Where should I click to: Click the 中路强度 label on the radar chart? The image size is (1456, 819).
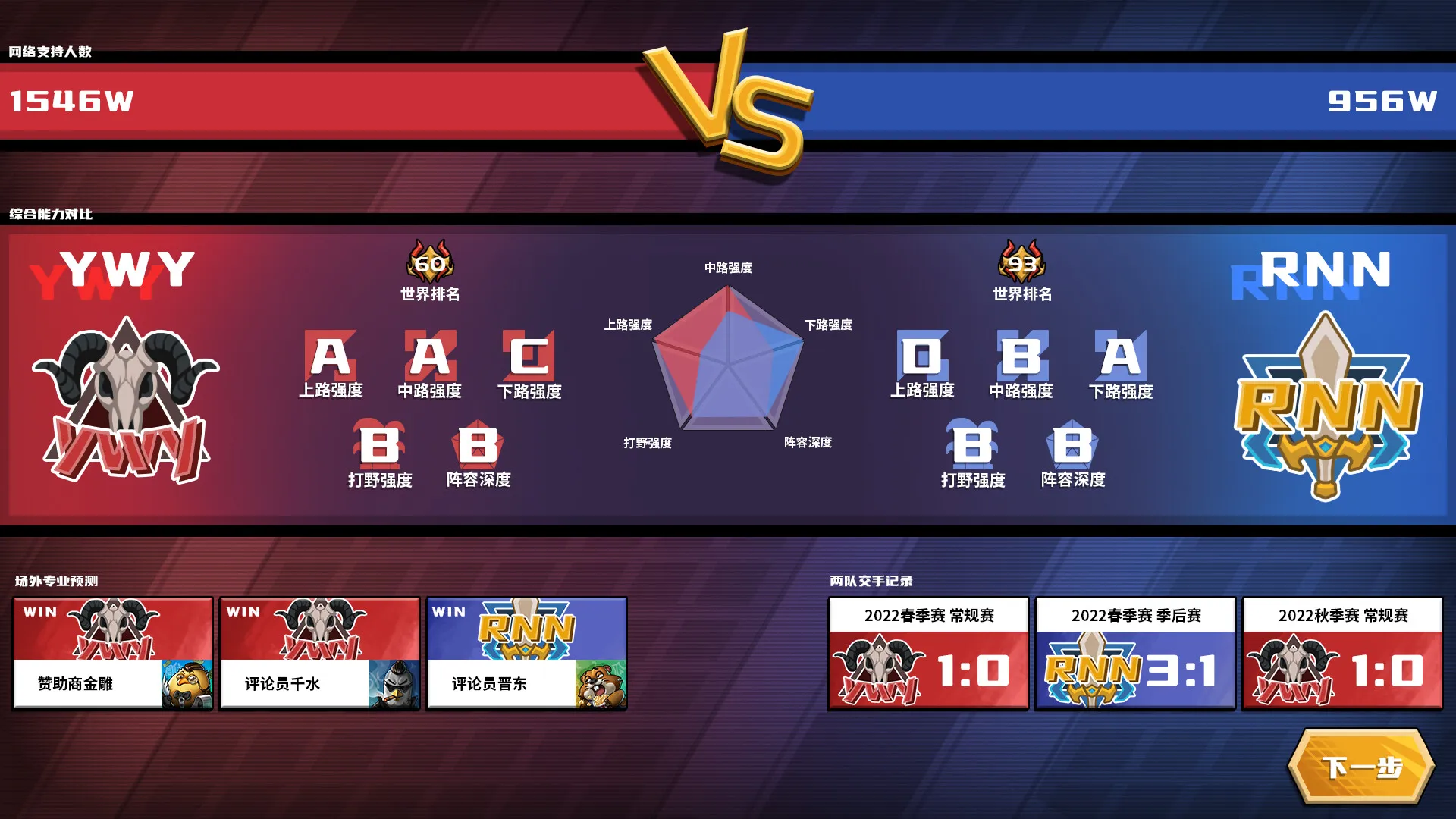point(729,267)
